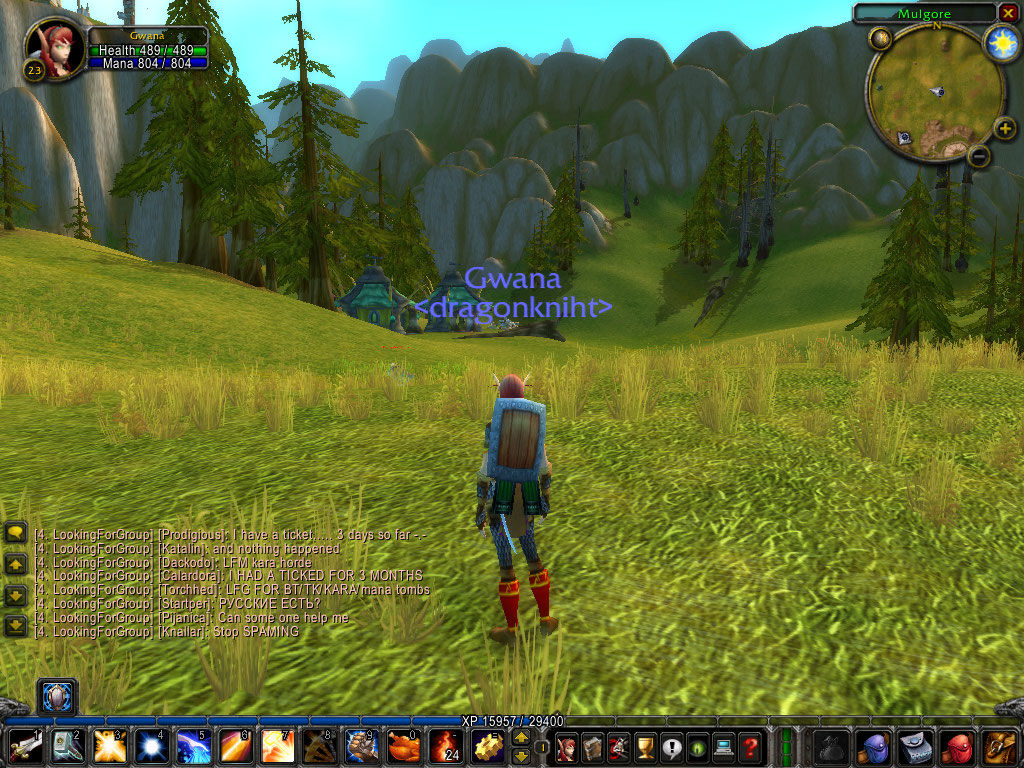This screenshot has width=1024, height=768.
Task: Activate the sword attack in slot 1
Action: (x=25, y=746)
